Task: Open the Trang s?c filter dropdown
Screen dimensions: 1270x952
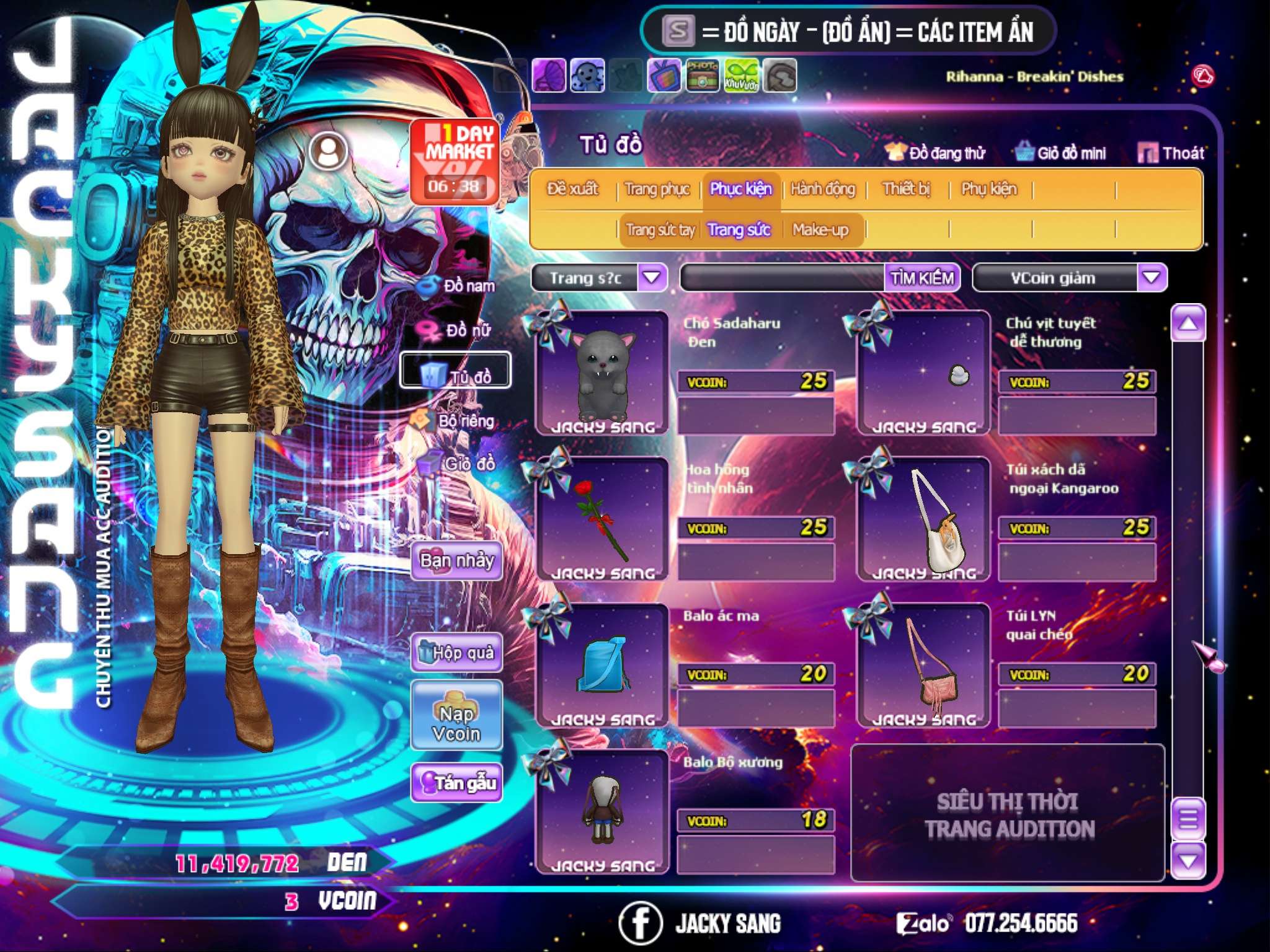Action: (x=652, y=278)
